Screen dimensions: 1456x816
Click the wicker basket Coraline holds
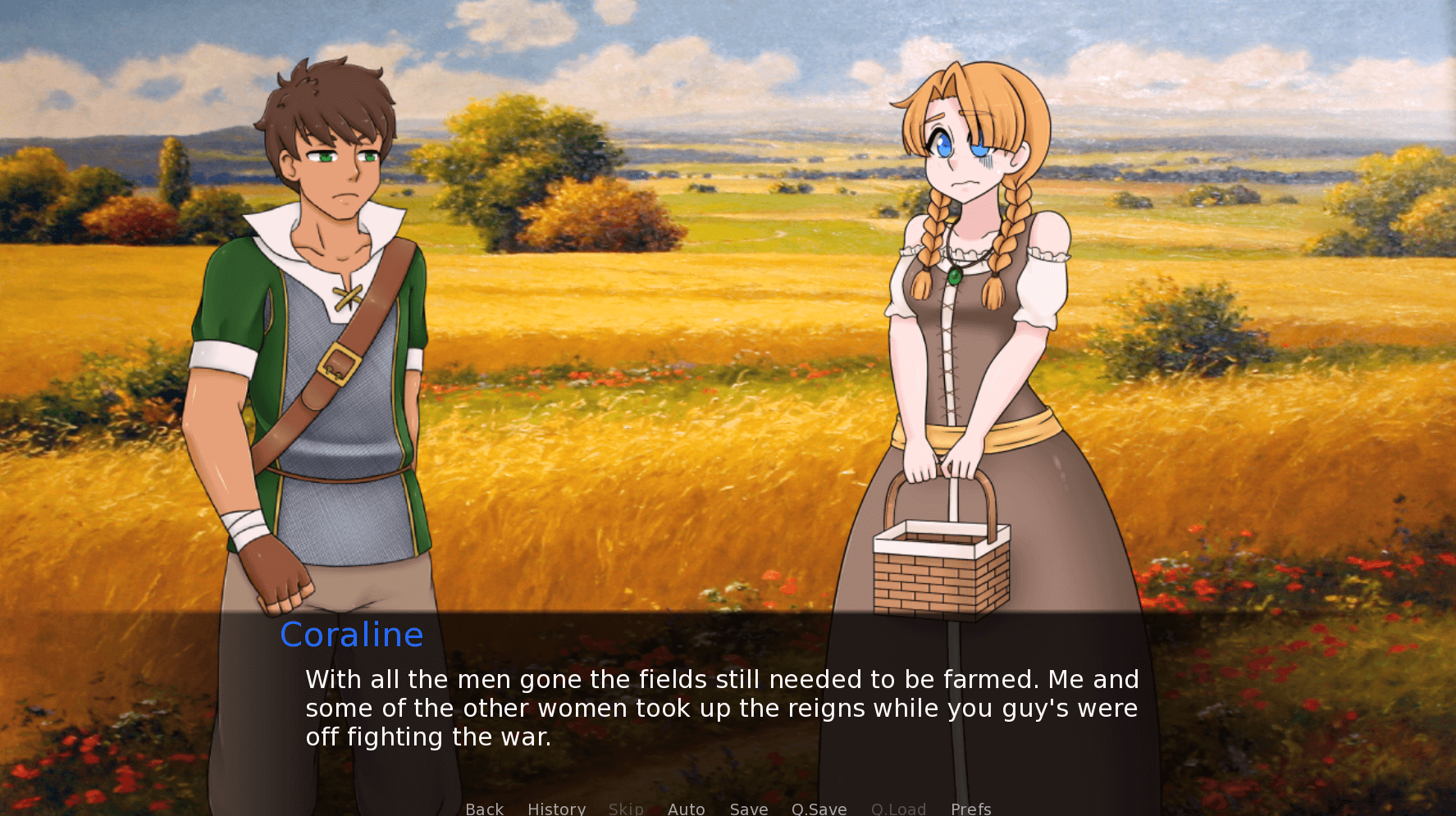coord(943,574)
